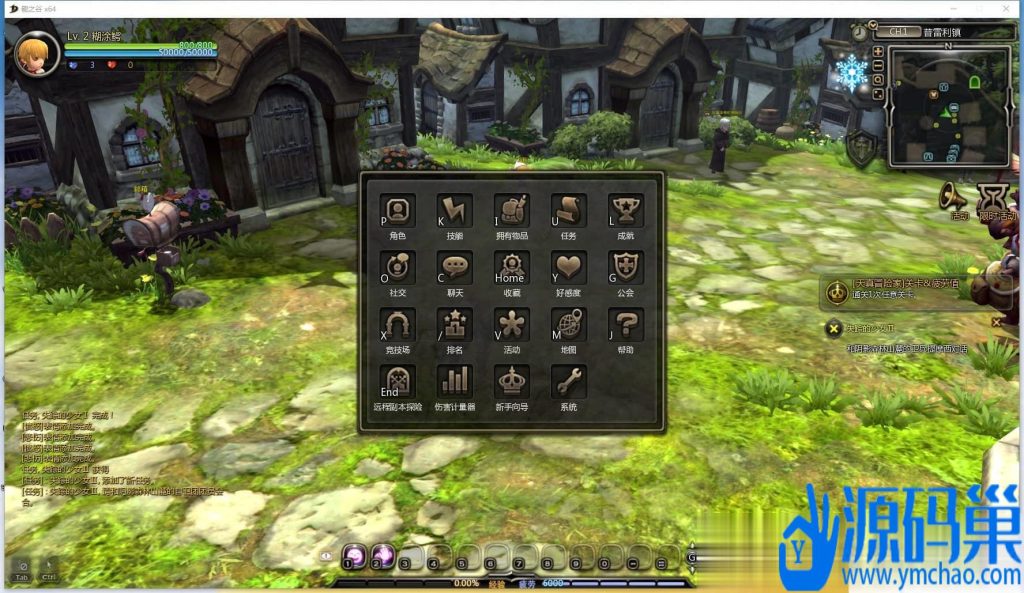Viewport: 1024px width, 593px height.
Task: Click the 帮助 help question mark
Action: (626, 326)
